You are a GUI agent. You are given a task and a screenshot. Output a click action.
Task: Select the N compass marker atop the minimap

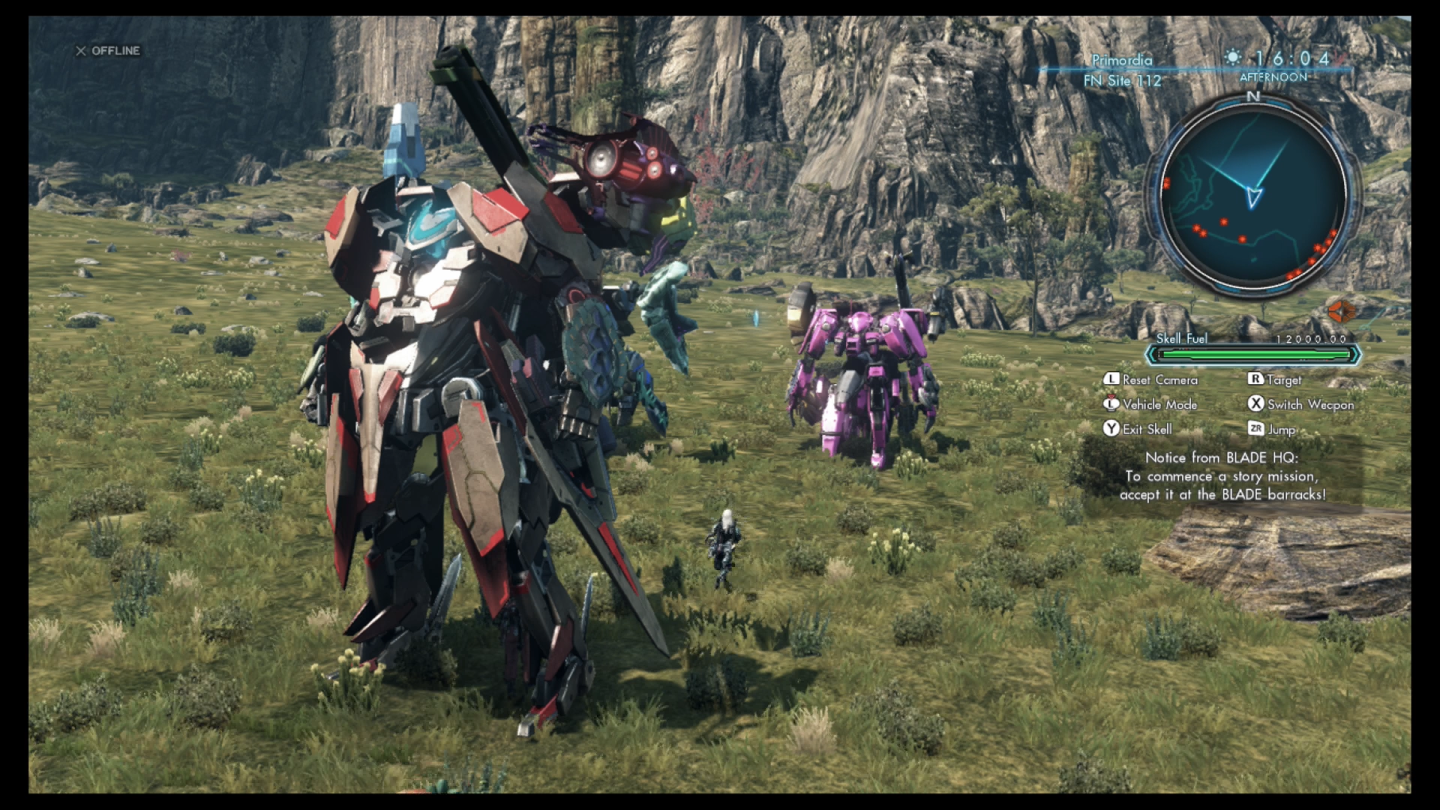pos(1253,97)
